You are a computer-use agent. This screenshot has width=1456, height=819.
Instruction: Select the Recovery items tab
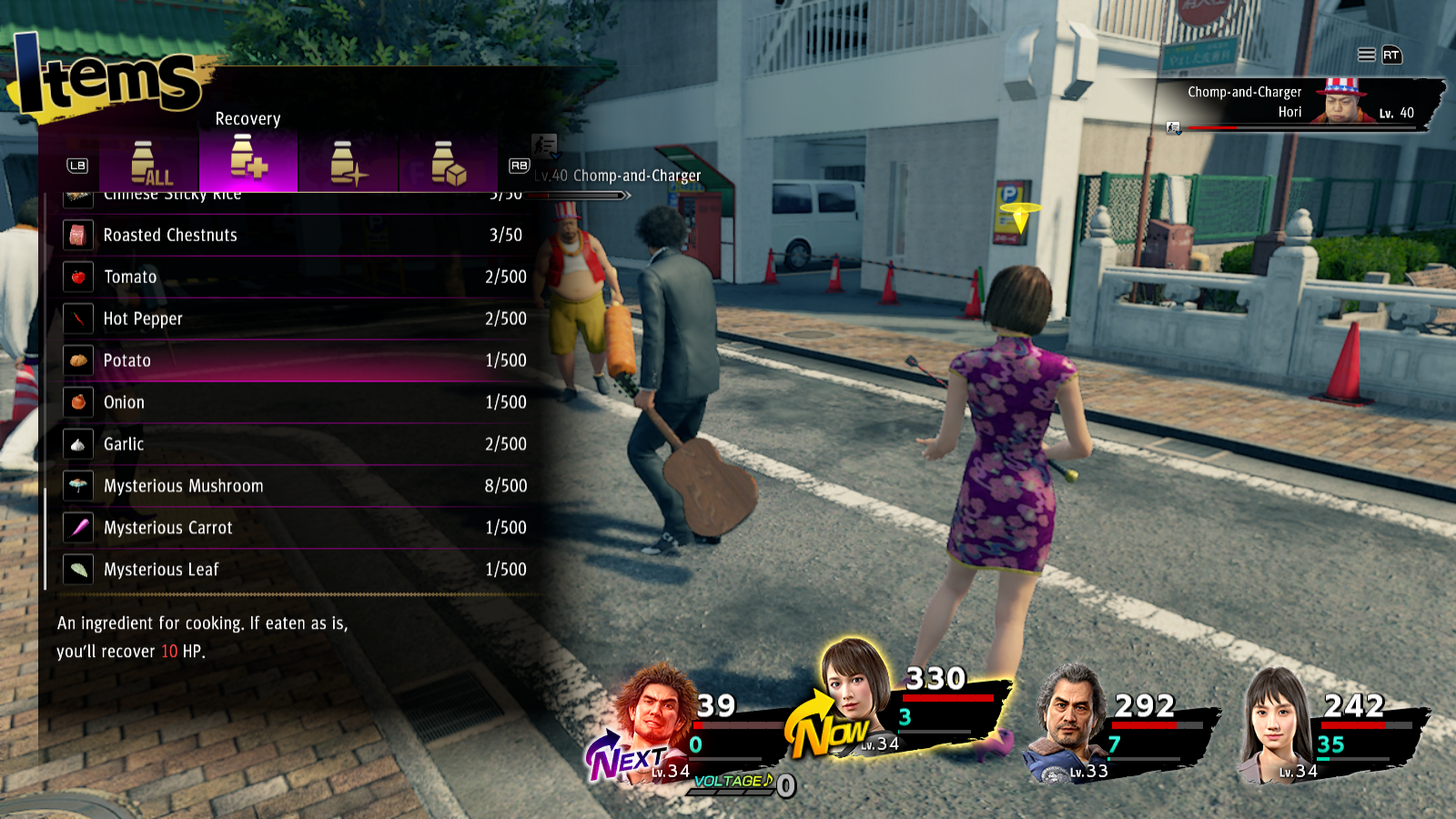248,162
